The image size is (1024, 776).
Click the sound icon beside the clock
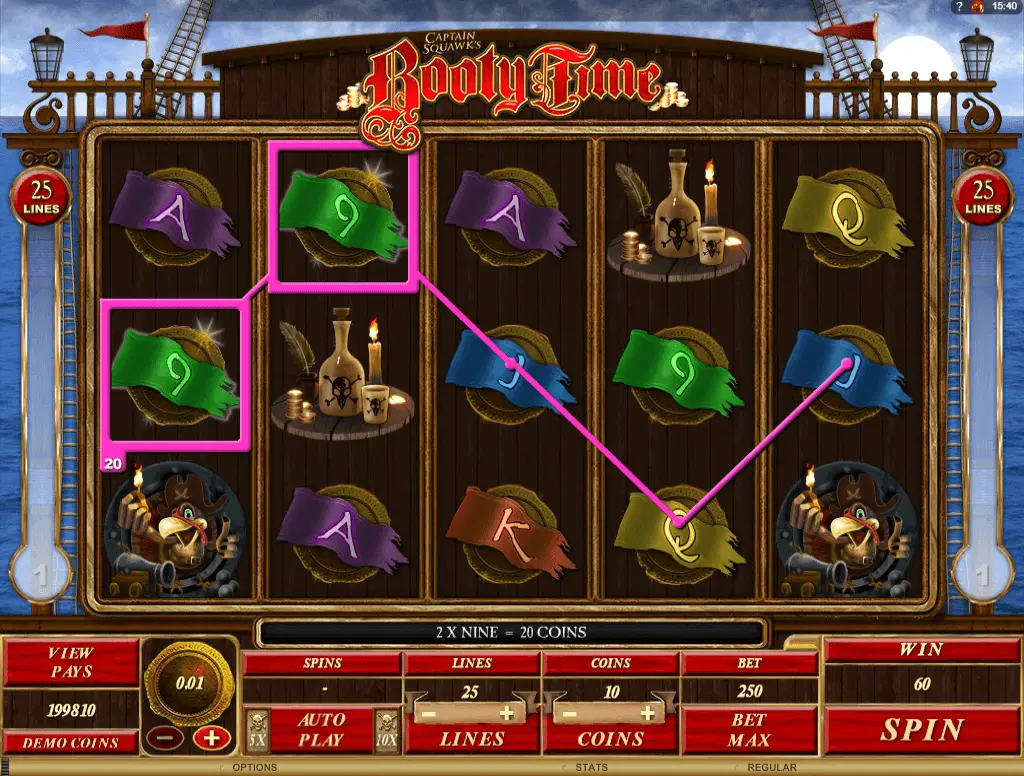pyautogui.click(x=979, y=7)
